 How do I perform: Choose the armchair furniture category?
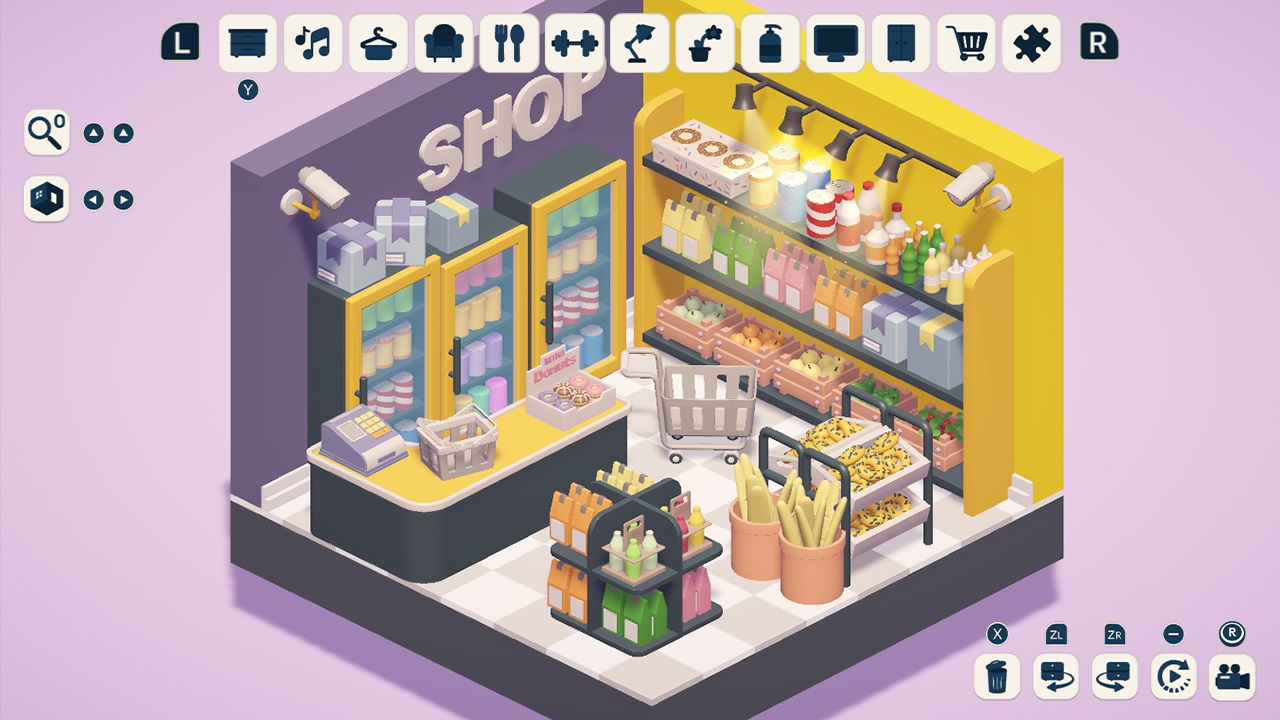443,44
